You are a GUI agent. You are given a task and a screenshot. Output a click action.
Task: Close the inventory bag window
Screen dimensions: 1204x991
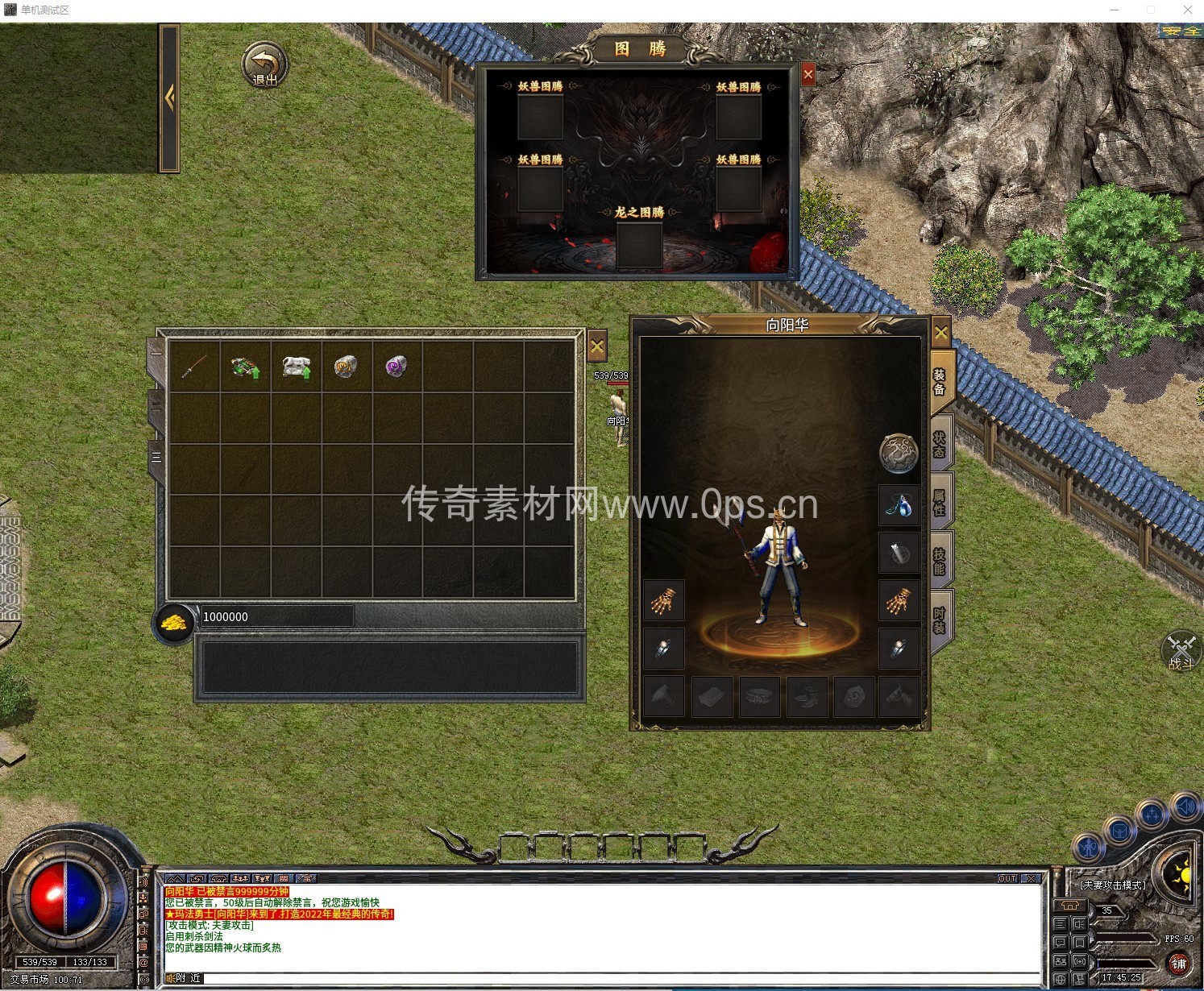coord(596,347)
